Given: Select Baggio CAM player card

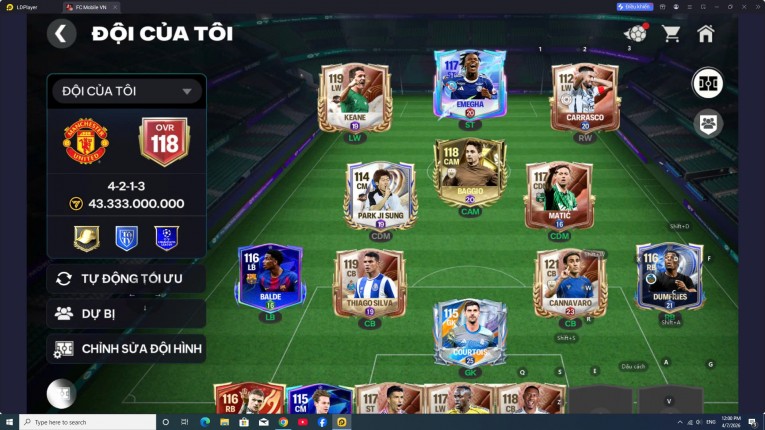Looking at the screenshot, I should point(469,172).
